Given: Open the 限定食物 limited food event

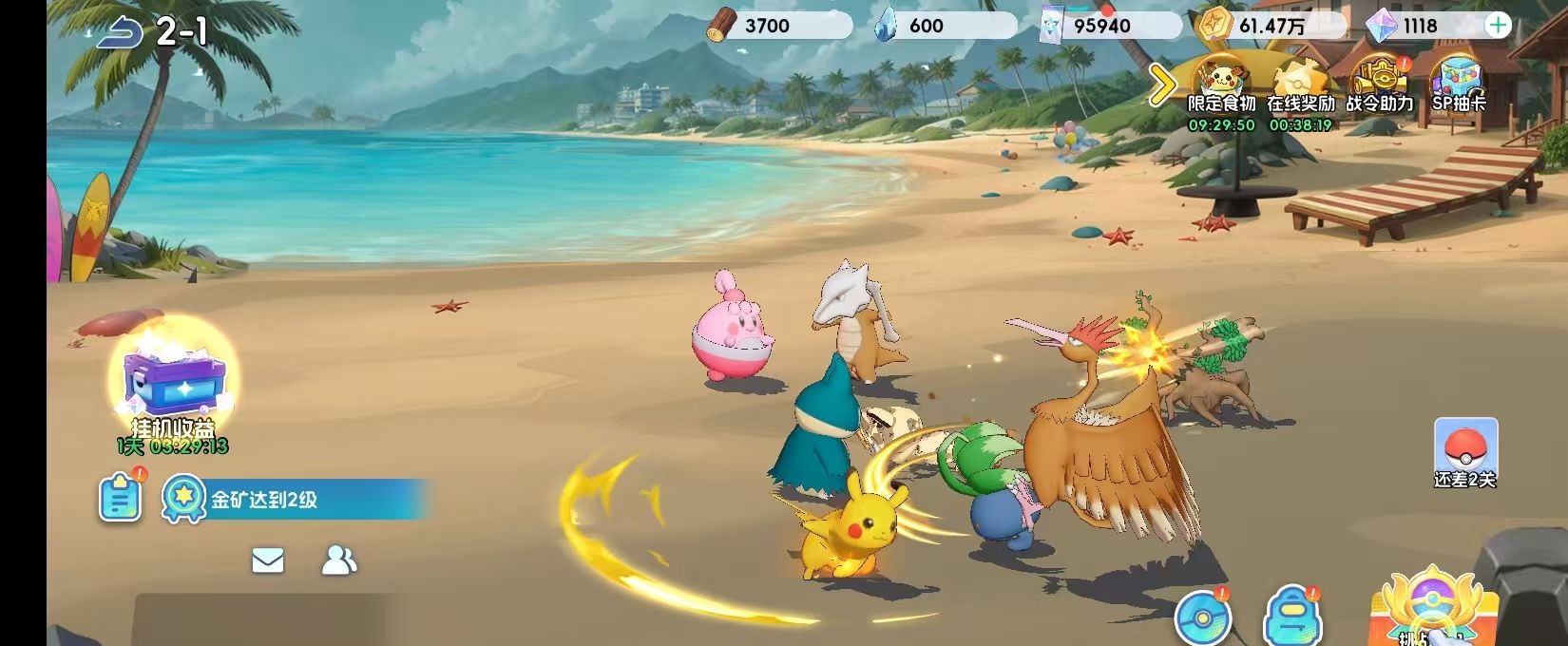Looking at the screenshot, I should click(1221, 85).
